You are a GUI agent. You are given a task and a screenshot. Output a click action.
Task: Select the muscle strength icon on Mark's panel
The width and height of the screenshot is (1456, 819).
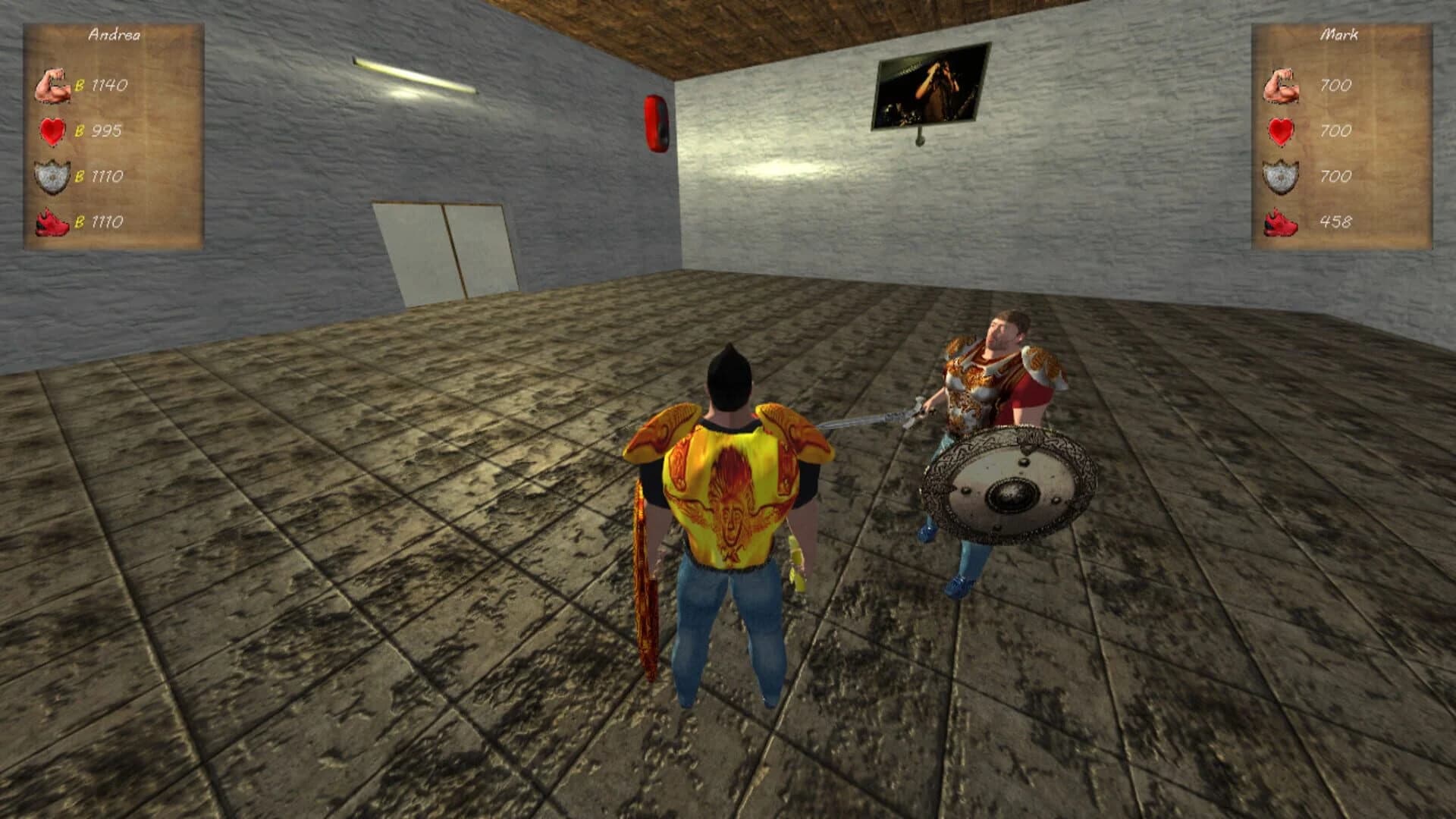pos(1282,86)
